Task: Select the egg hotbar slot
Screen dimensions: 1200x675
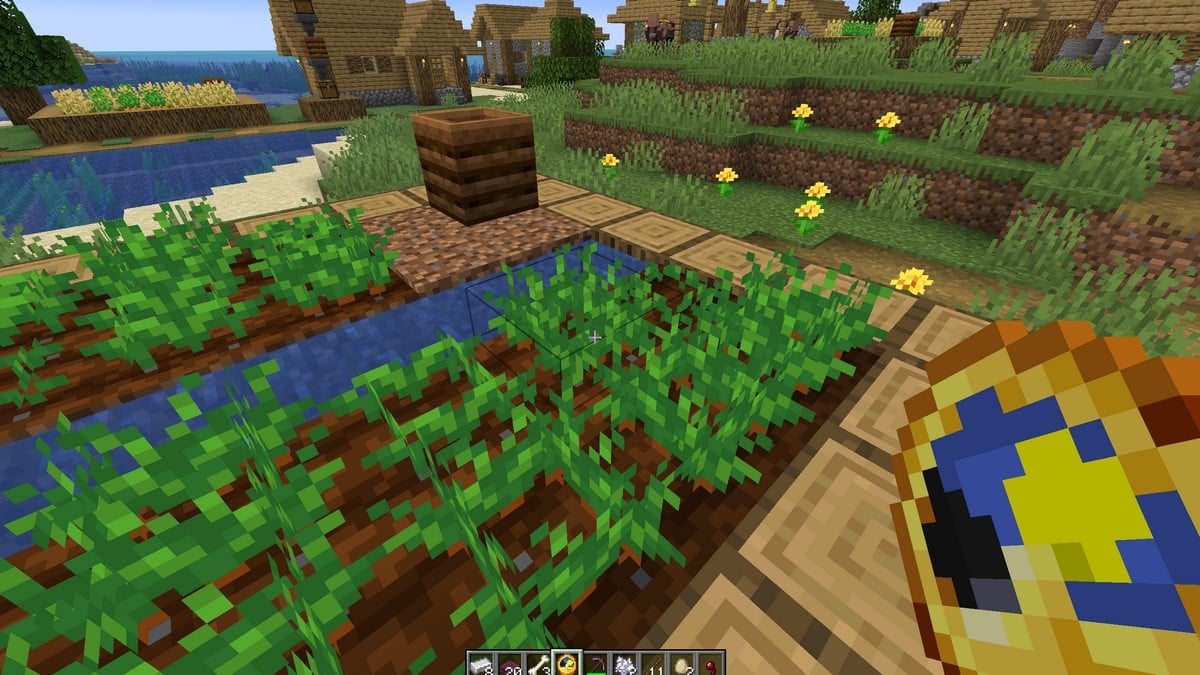Action: click(x=684, y=663)
